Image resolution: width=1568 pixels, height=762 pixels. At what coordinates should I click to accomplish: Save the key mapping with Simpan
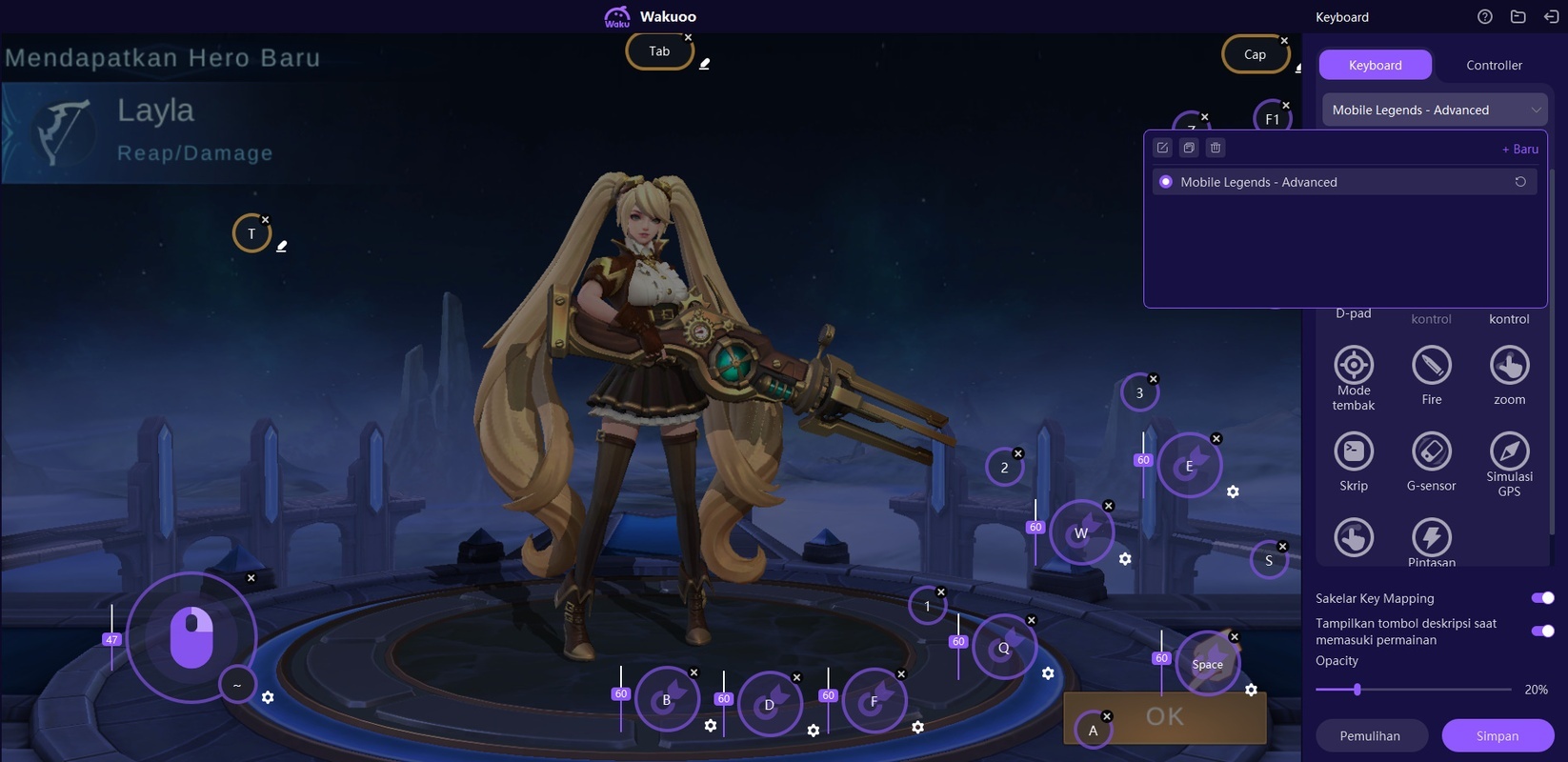click(x=1497, y=735)
